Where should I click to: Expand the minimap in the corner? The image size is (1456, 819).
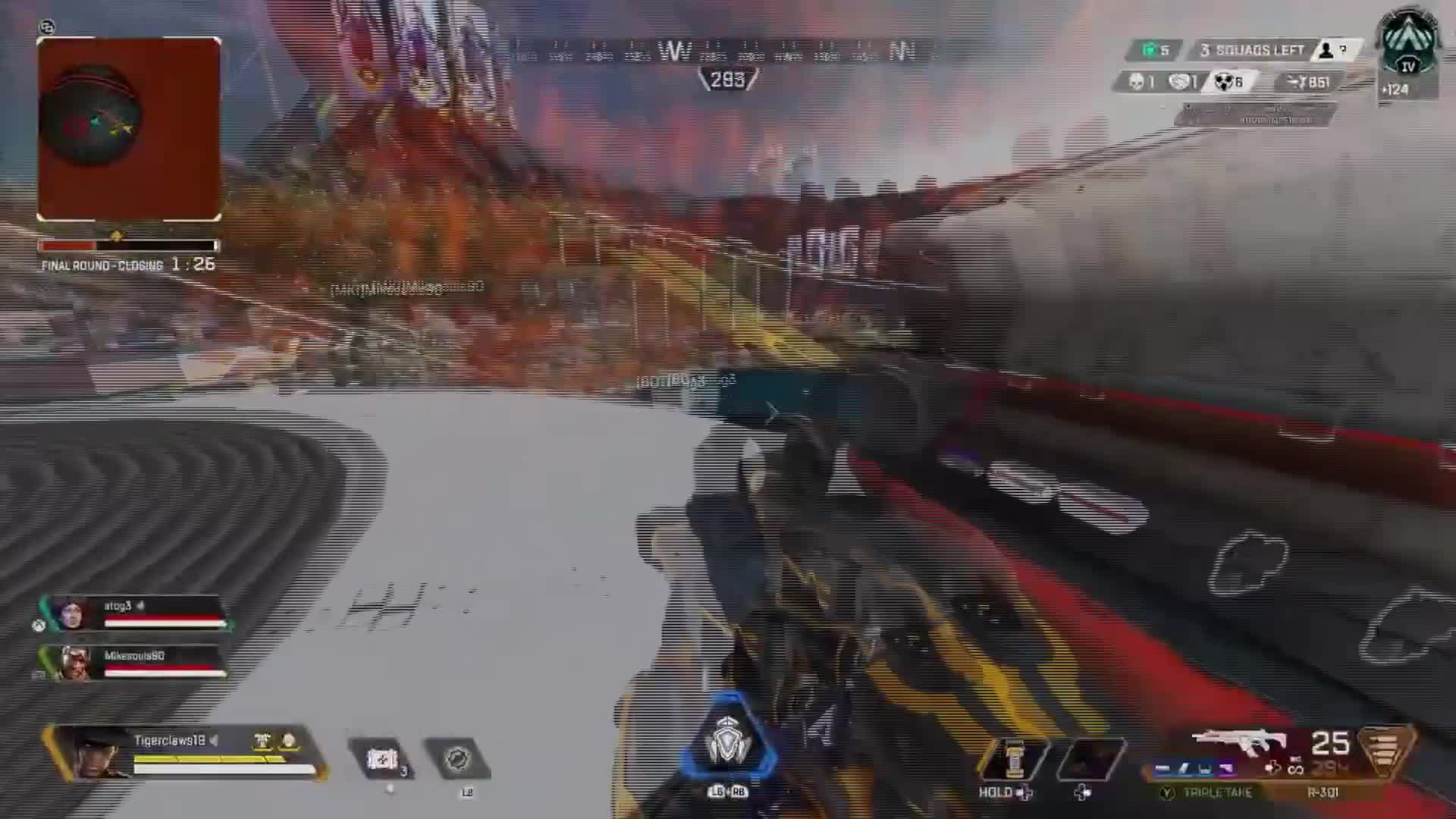[129, 129]
